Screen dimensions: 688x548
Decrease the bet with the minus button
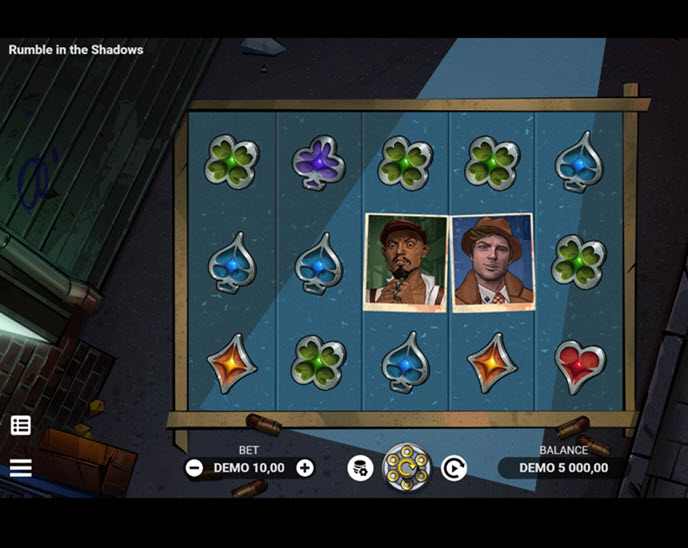[x=194, y=468]
